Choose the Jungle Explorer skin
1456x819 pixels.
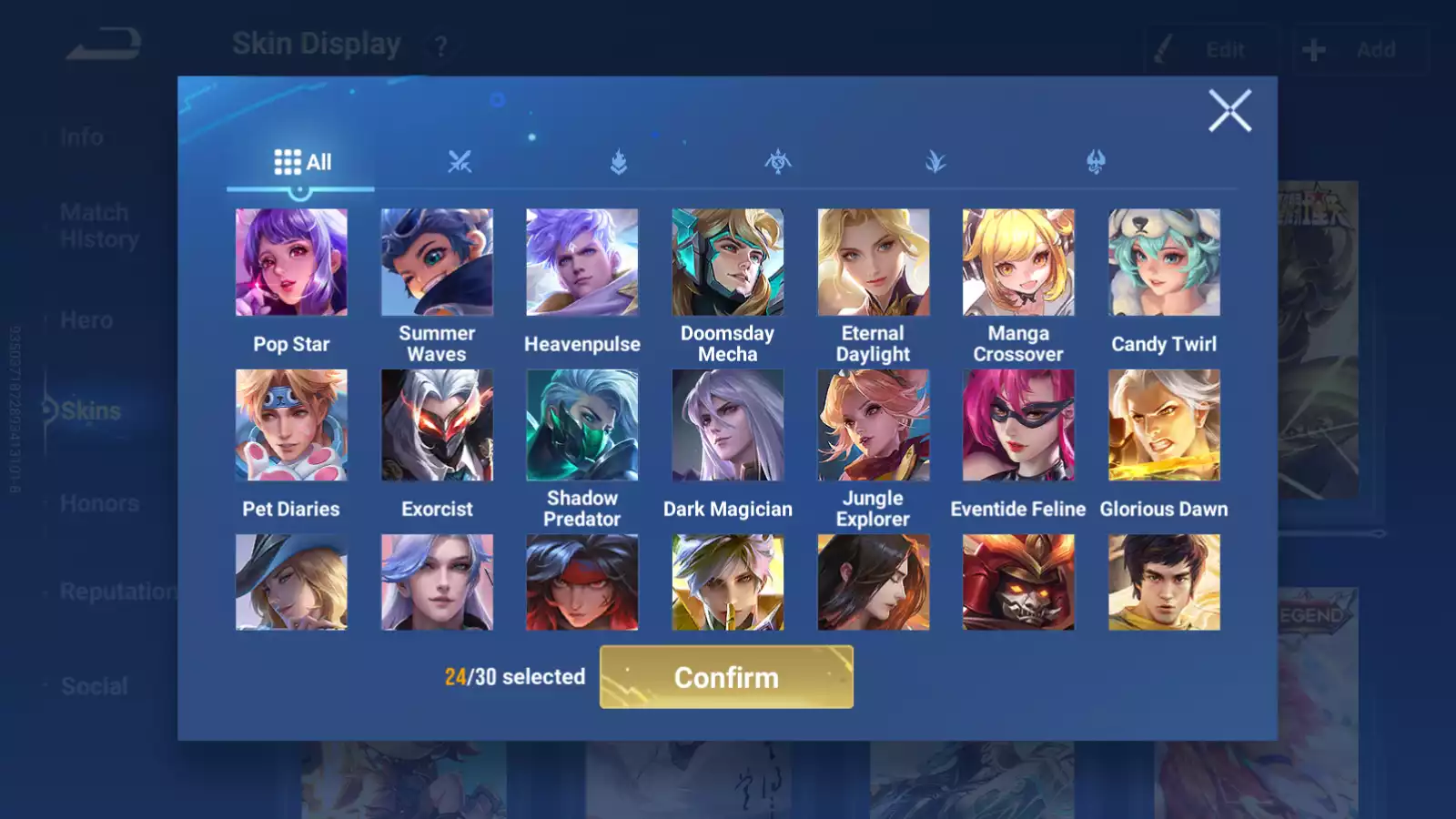pyautogui.click(x=873, y=425)
